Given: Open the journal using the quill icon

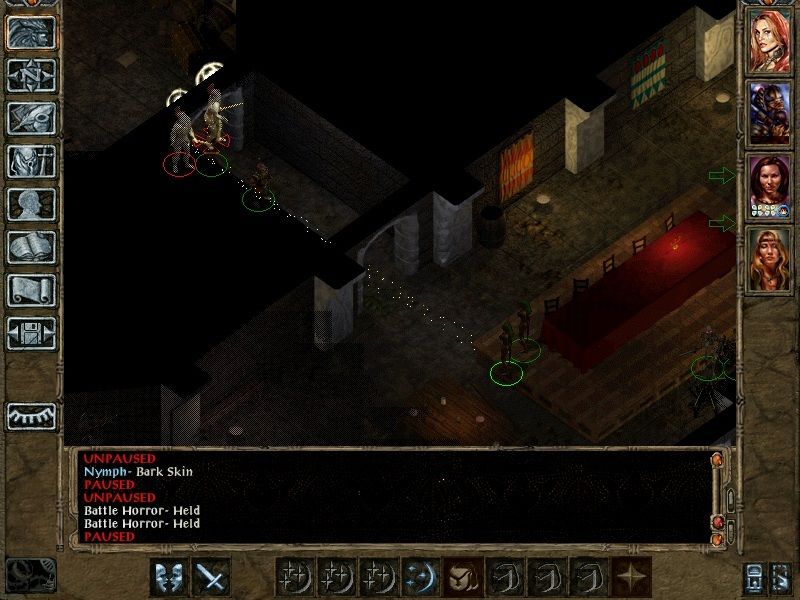Looking at the screenshot, I should 31,118.
